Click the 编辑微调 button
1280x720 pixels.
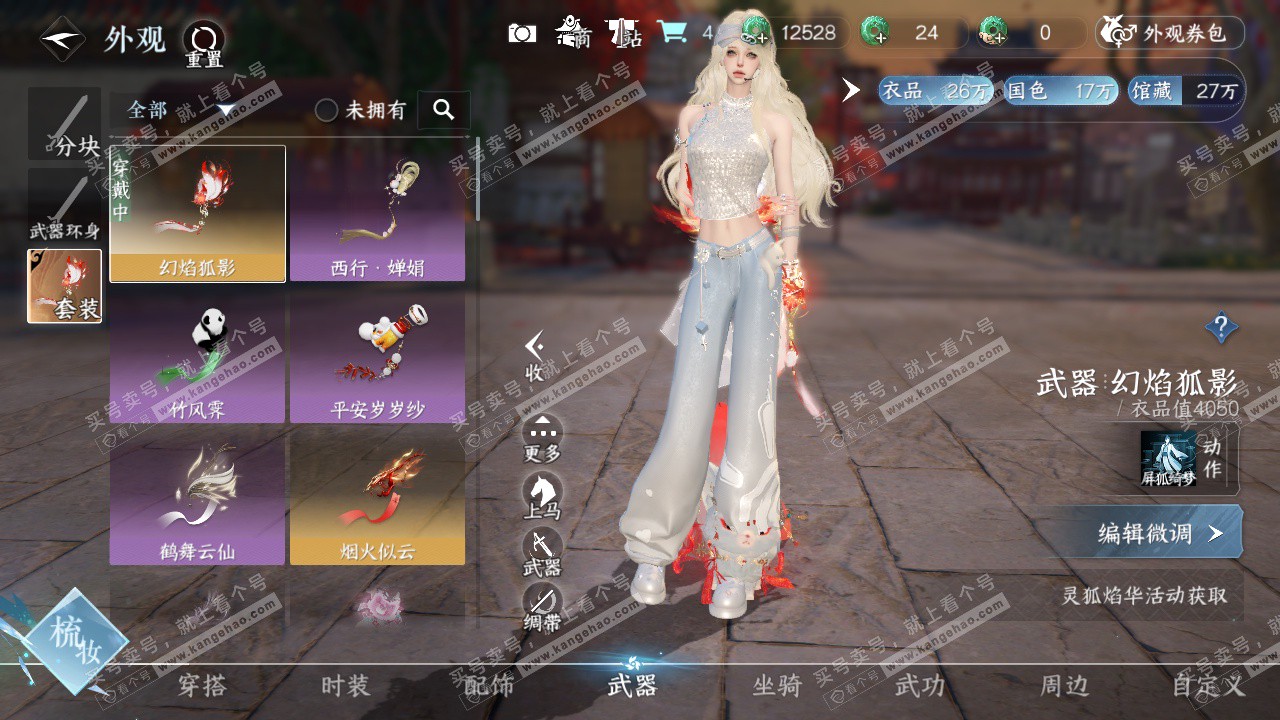click(1150, 533)
